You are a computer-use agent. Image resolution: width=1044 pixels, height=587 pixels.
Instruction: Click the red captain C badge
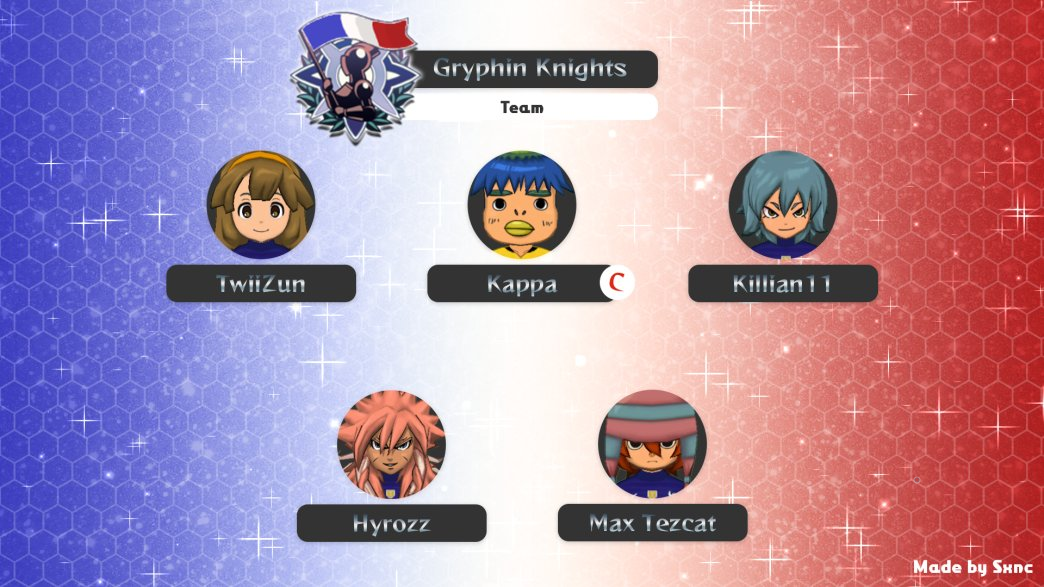pos(617,284)
